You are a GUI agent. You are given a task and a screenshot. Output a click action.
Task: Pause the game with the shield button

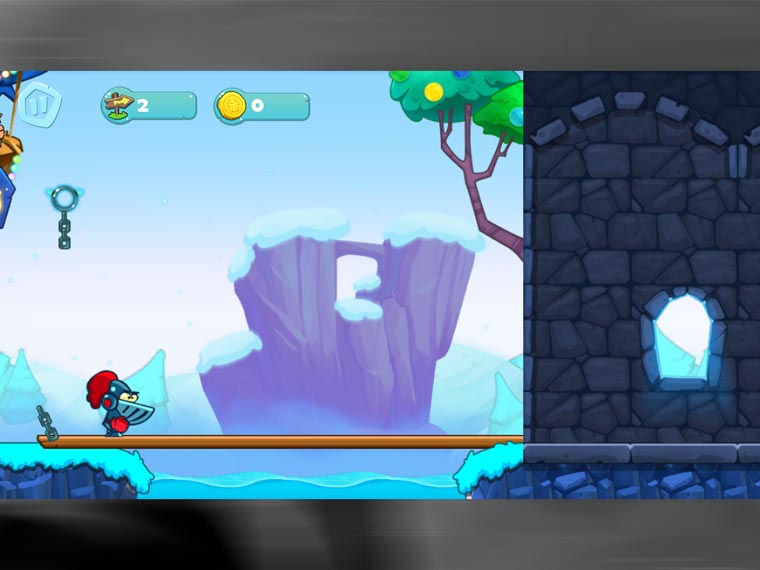pyautogui.click(x=41, y=104)
